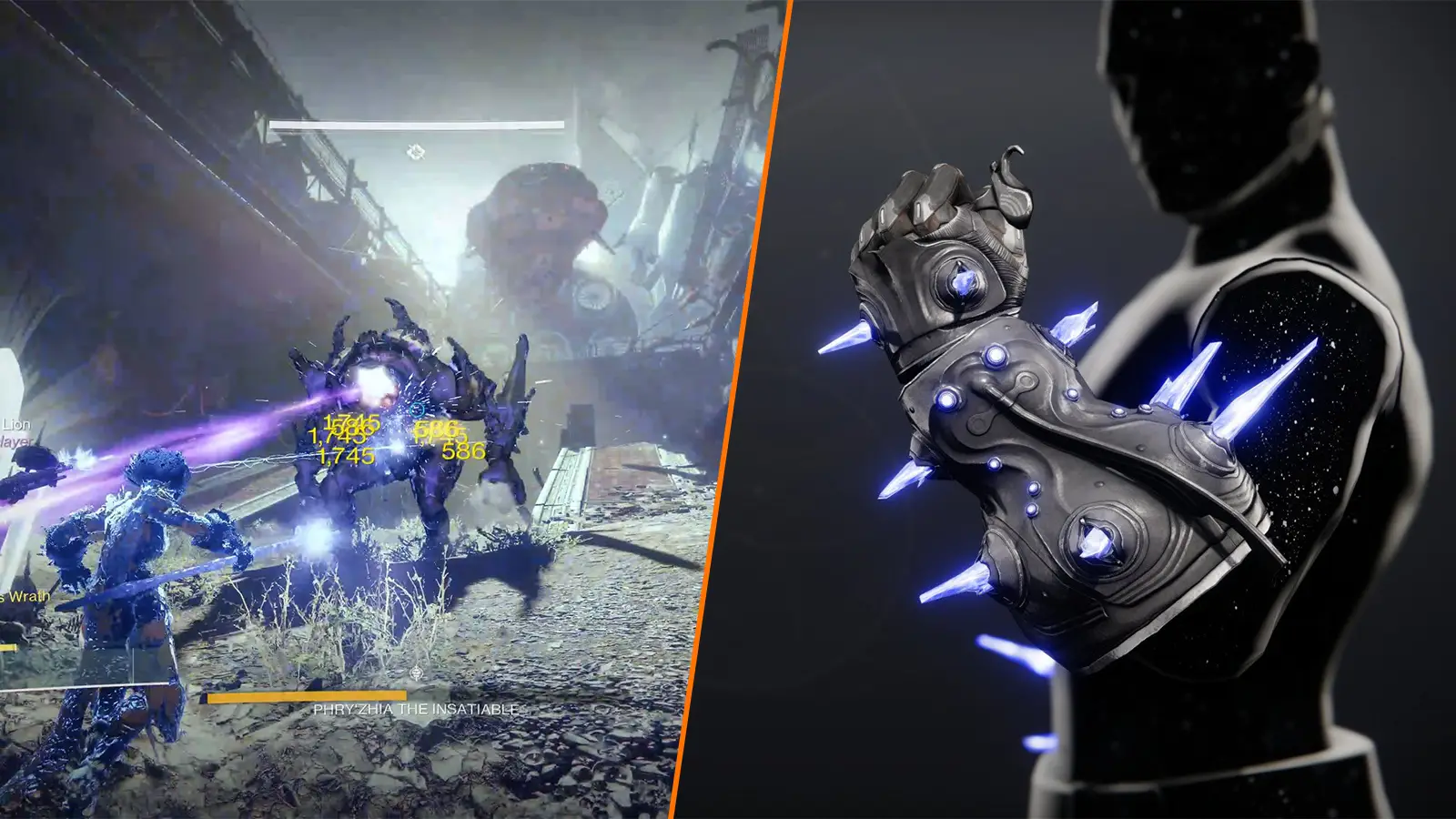The height and width of the screenshot is (819, 1456).
Task: Select the enemy targeting reticle near the damage numbers
Action: pos(417,409)
